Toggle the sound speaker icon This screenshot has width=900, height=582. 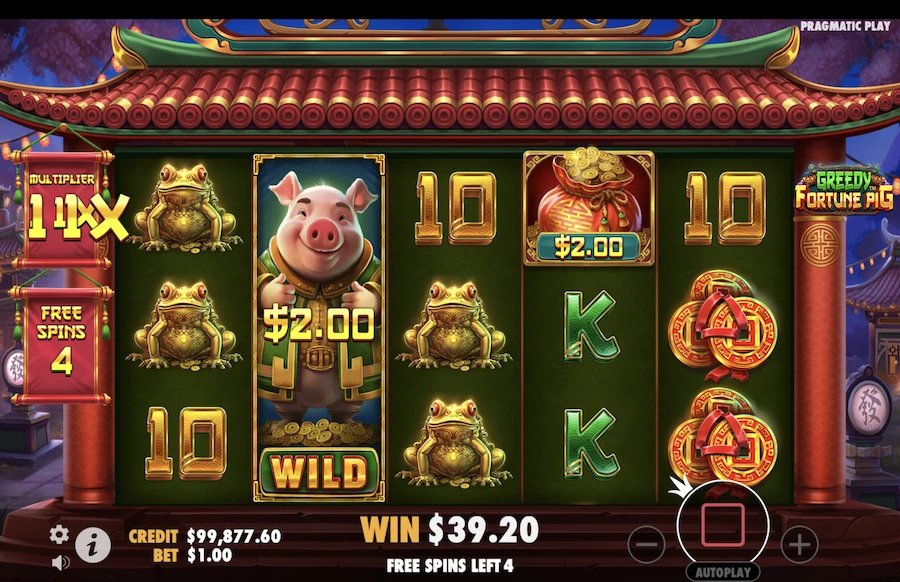point(60,562)
